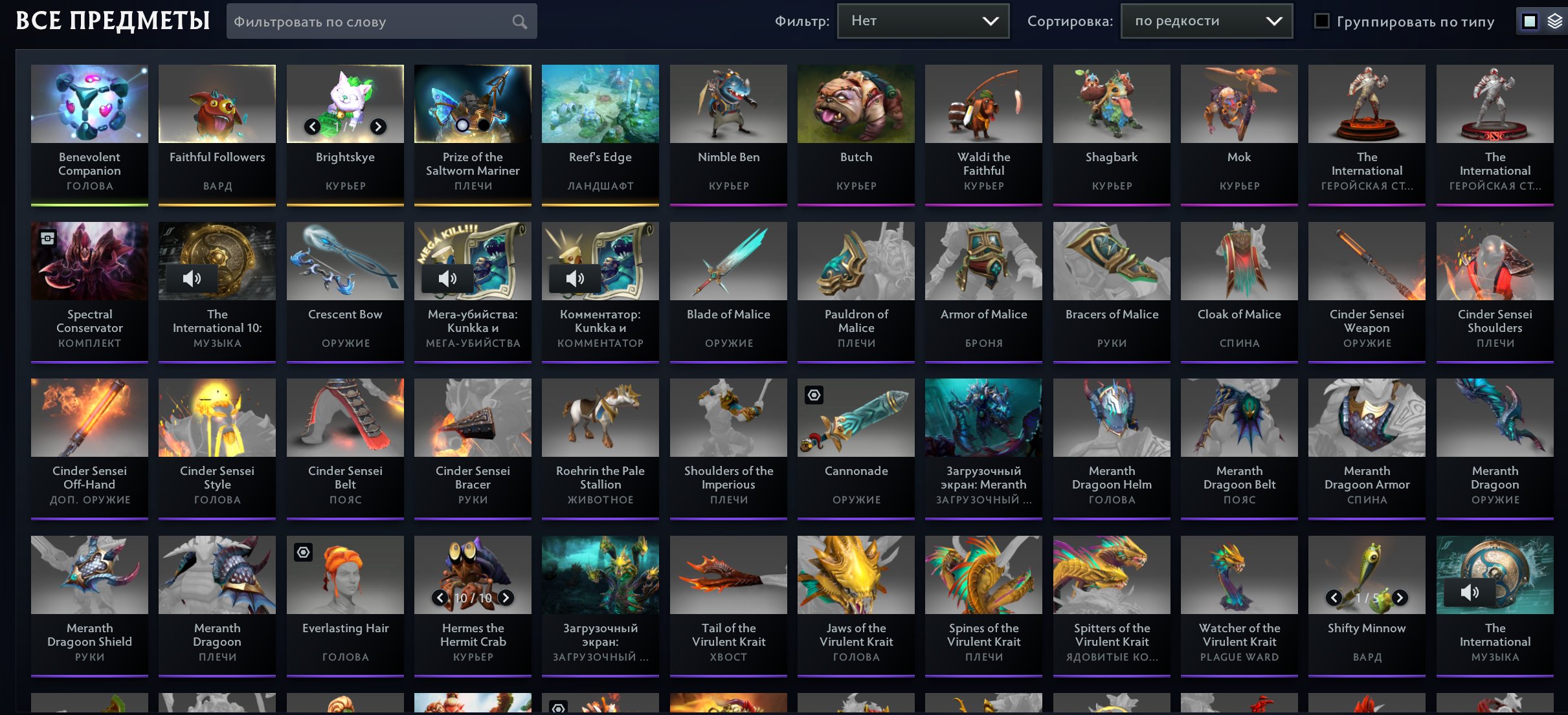Open the Фильтр dropdown
Viewport: 1568px width, 715px height.
pyautogui.click(x=923, y=20)
